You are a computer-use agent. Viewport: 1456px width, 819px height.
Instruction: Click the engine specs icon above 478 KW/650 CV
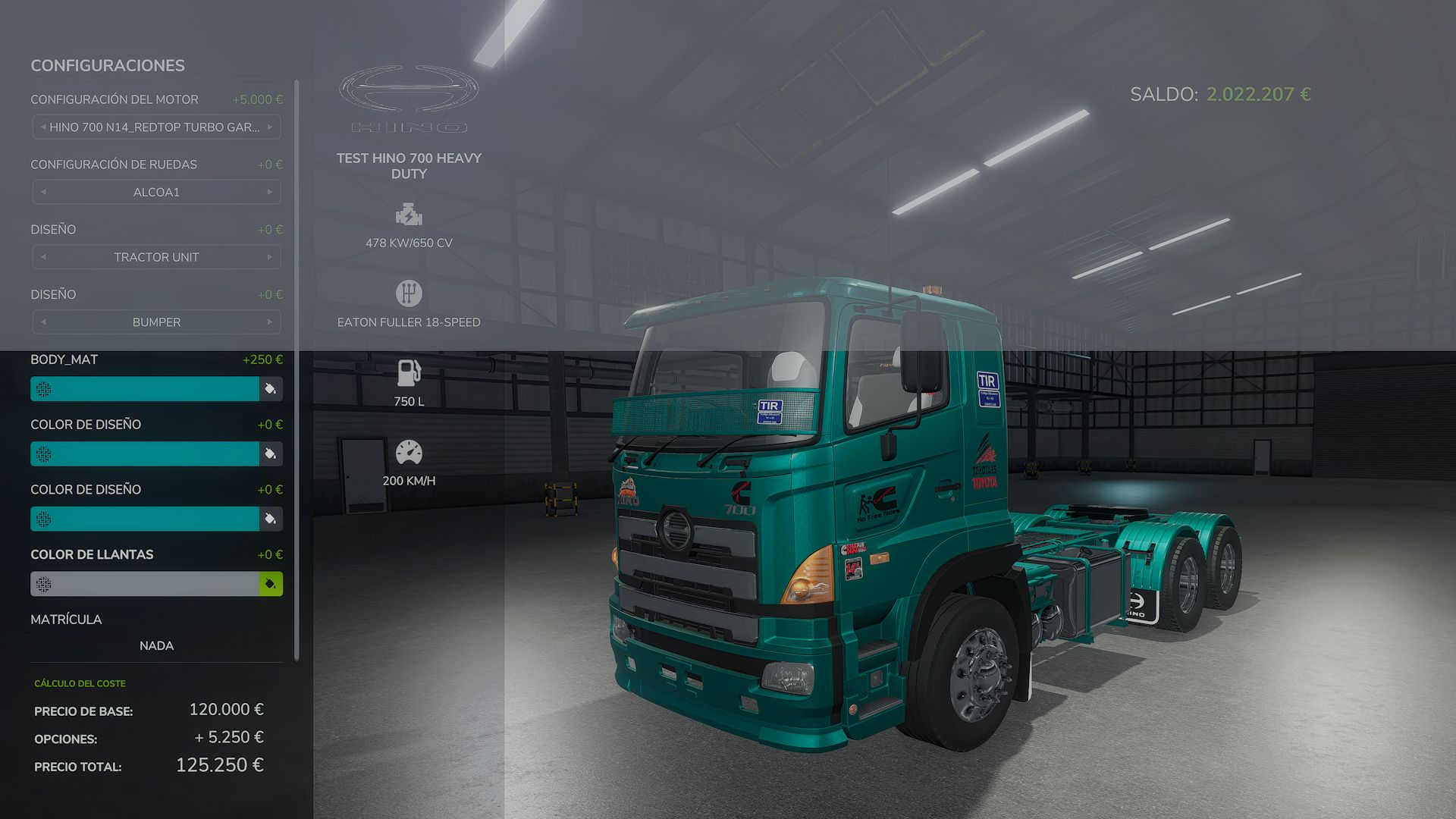tap(409, 215)
